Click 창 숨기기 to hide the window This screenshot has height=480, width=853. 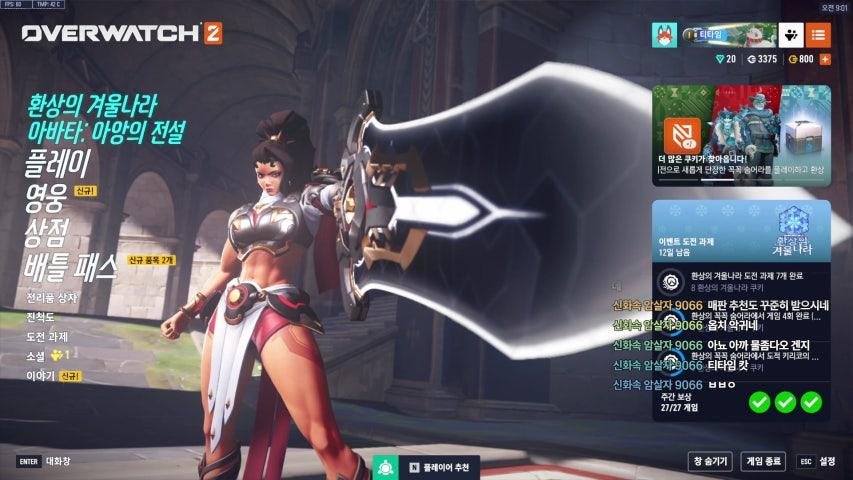pyautogui.click(x=709, y=461)
